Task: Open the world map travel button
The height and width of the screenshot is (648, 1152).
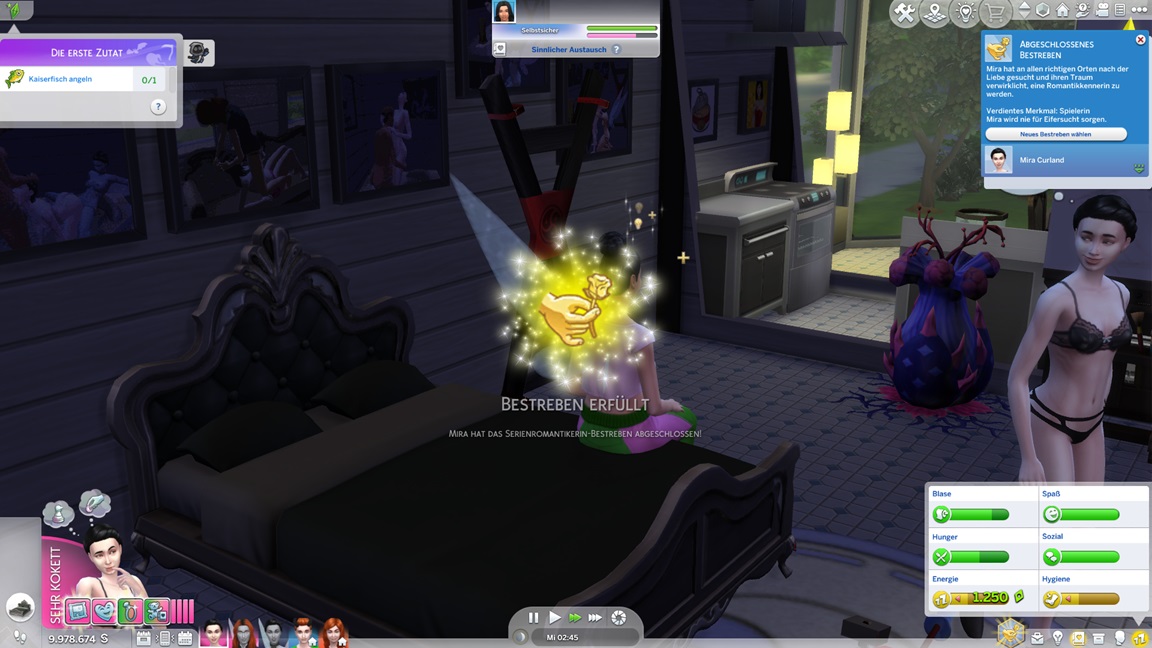Action: coord(935,13)
